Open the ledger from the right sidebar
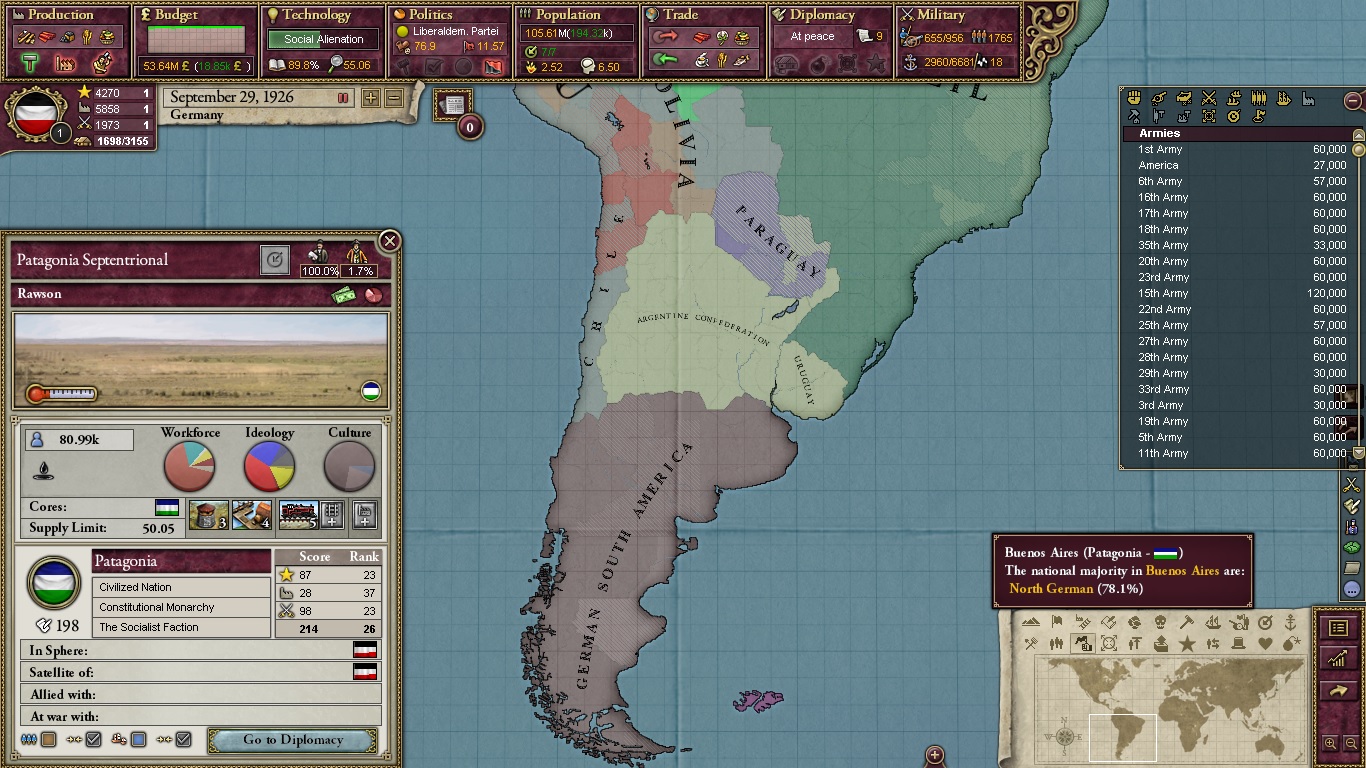 click(x=1339, y=627)
